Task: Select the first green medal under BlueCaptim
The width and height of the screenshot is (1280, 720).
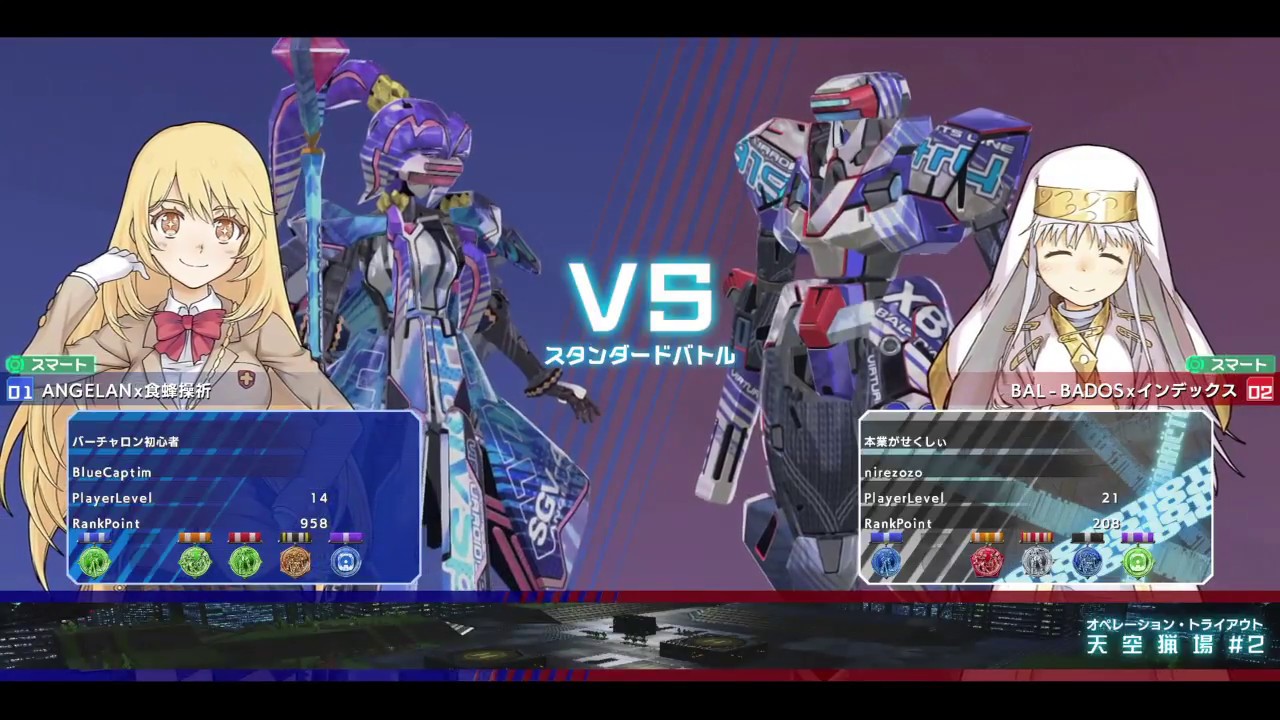Action: (x=94, y=563)
